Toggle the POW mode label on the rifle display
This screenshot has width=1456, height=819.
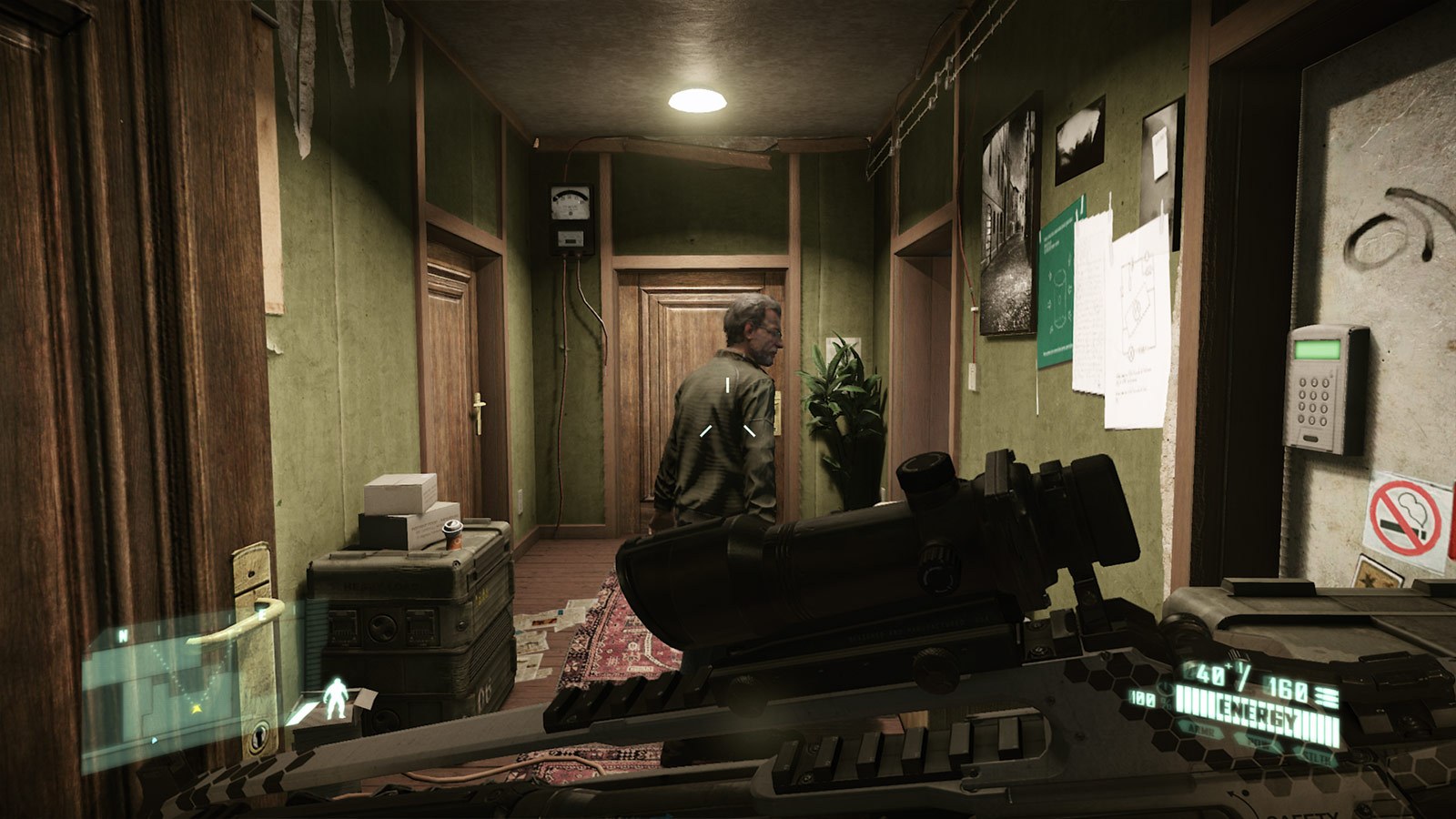pos(1259,743)
